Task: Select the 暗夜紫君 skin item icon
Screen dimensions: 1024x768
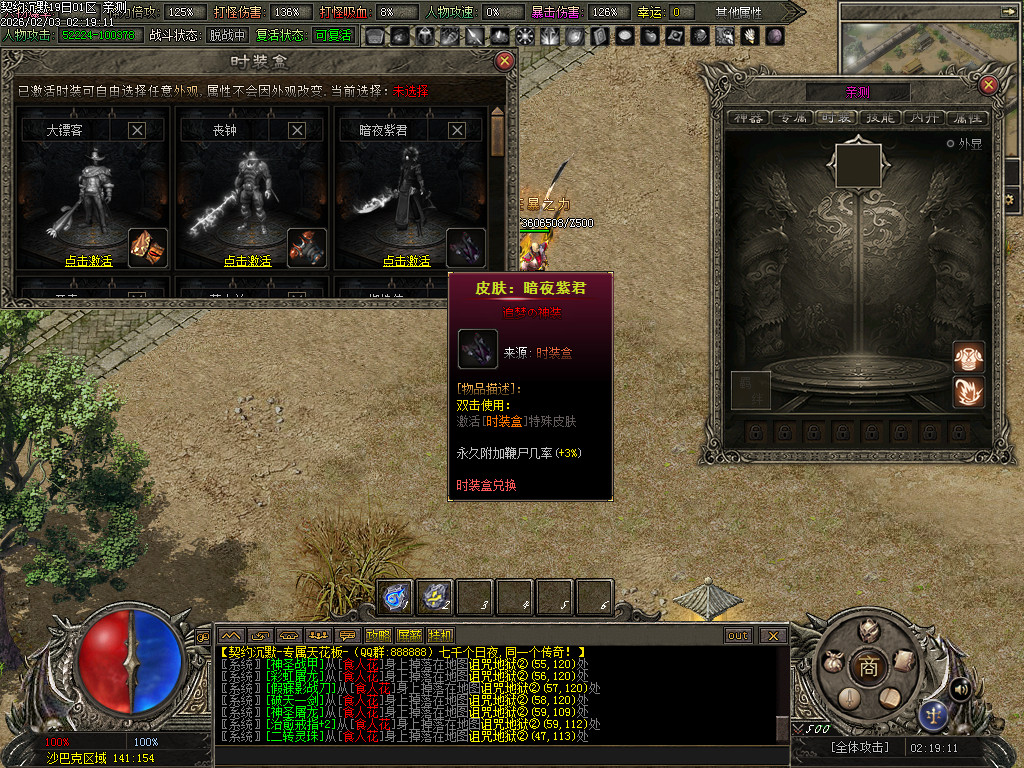Action: coord(467,248)
